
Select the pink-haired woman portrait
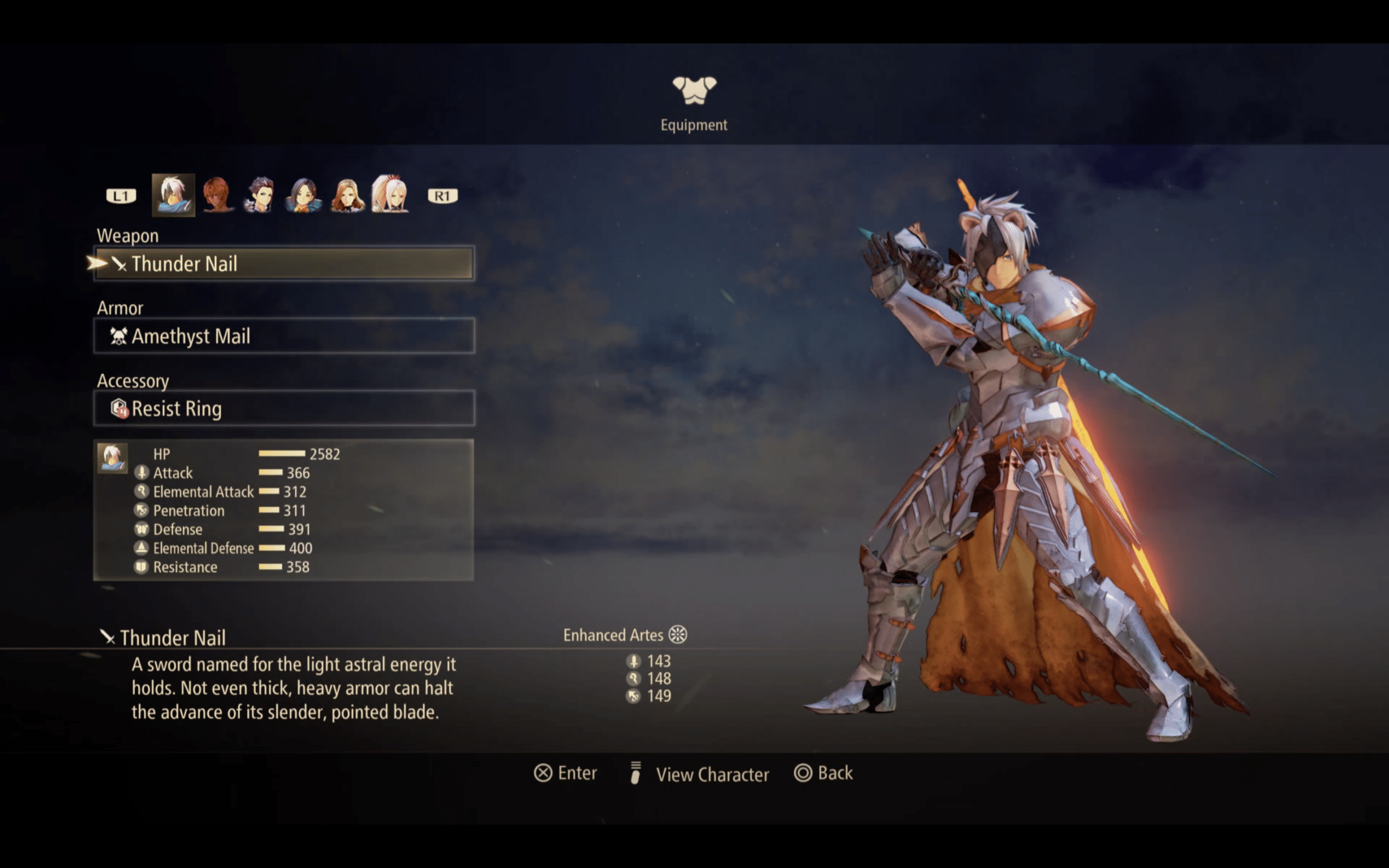point(390,195)
